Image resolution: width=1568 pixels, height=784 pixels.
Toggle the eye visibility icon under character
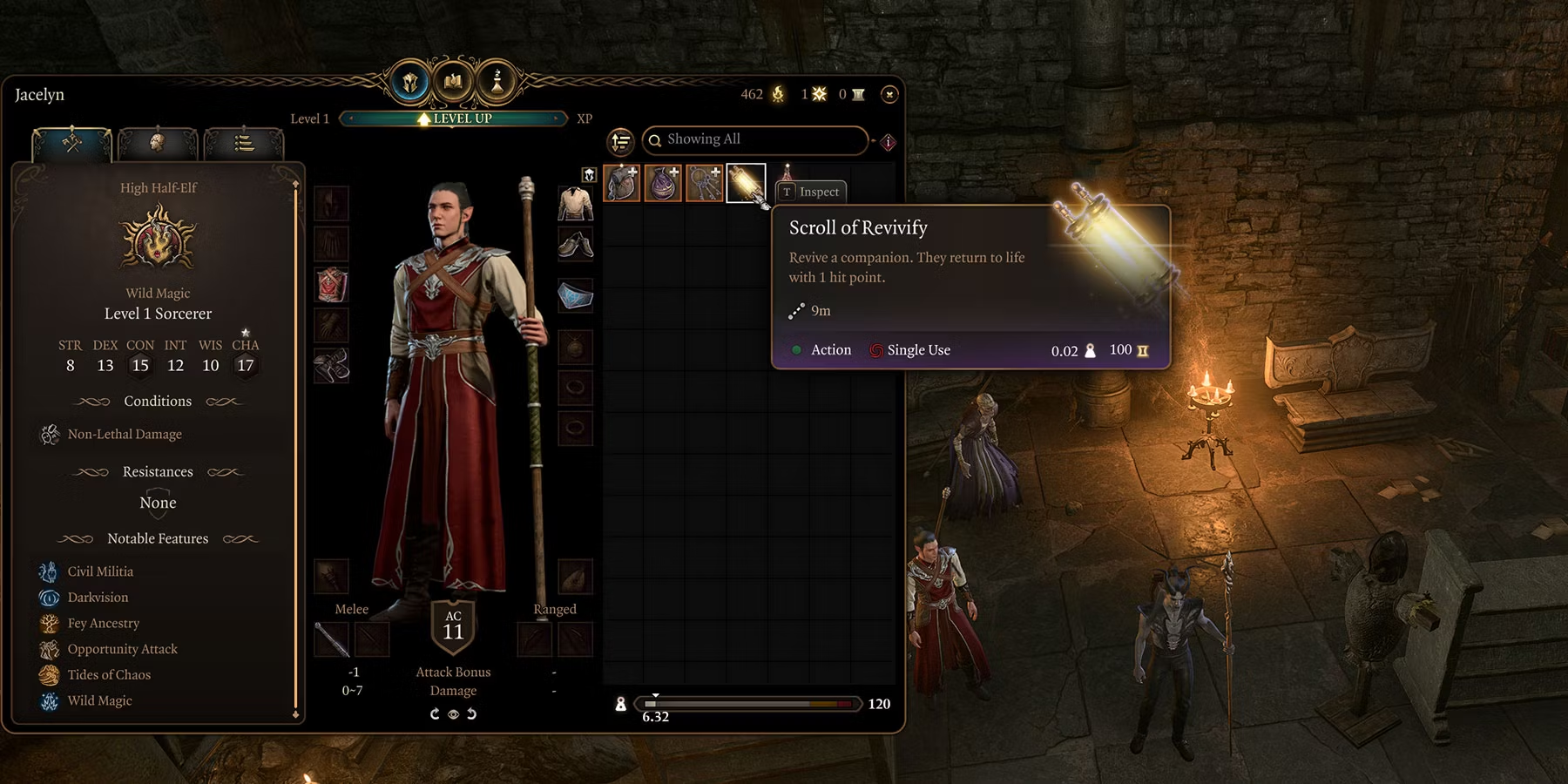point(453,714)
